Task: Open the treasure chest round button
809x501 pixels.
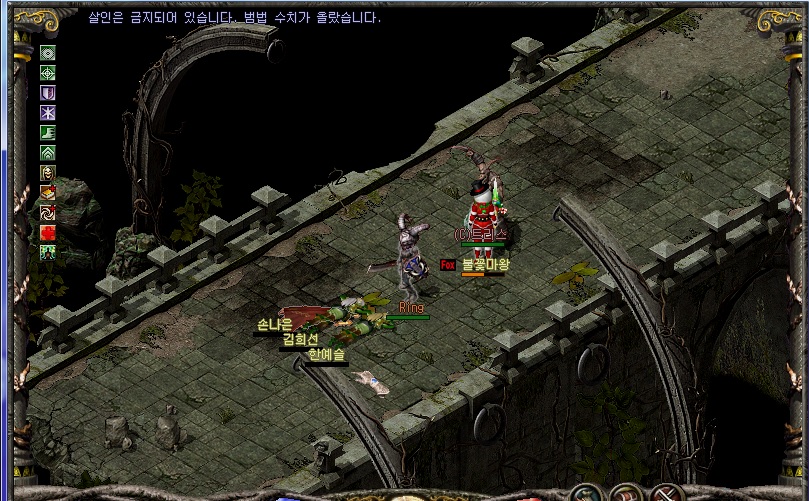Action: 626,493
